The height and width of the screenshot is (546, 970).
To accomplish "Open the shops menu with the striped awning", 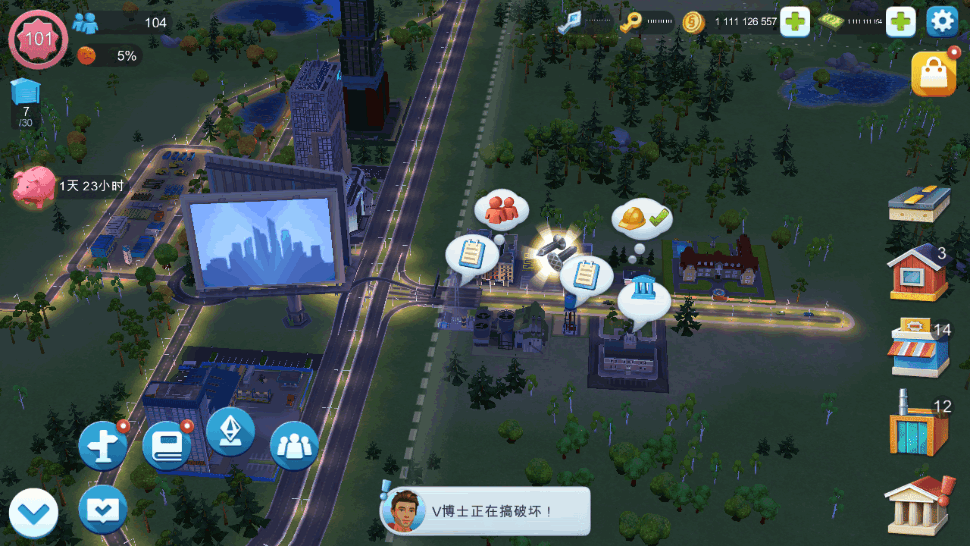I will pos(918,348).
